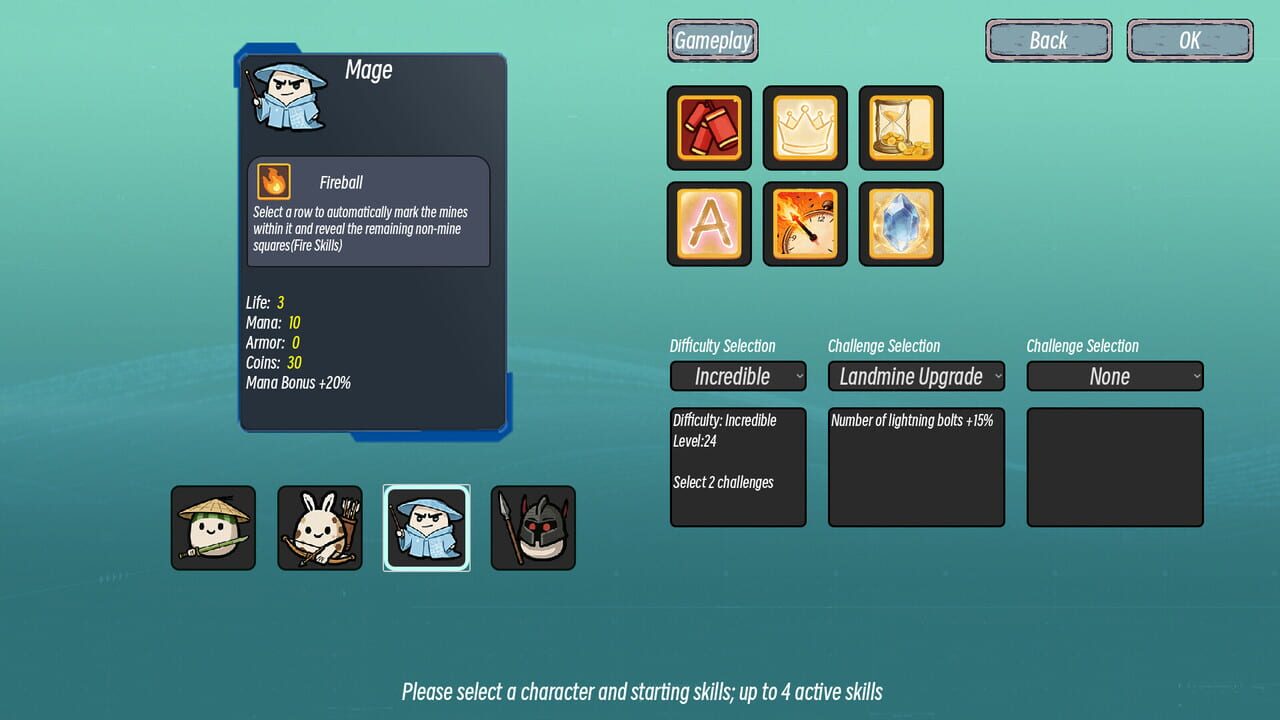Viewport: 1280px width, 720px height.
Task: Select the burning clock skill icon
Action: click(x=804, y=223)
